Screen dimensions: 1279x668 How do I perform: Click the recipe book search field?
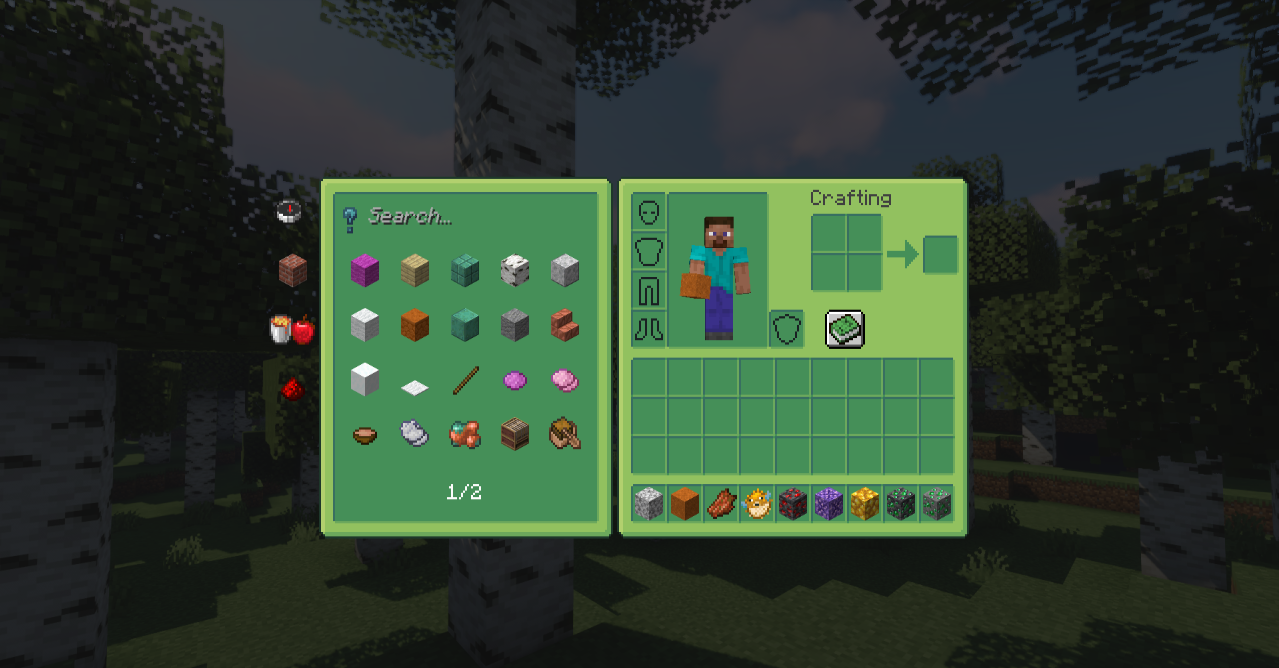(x=470, y=216)
